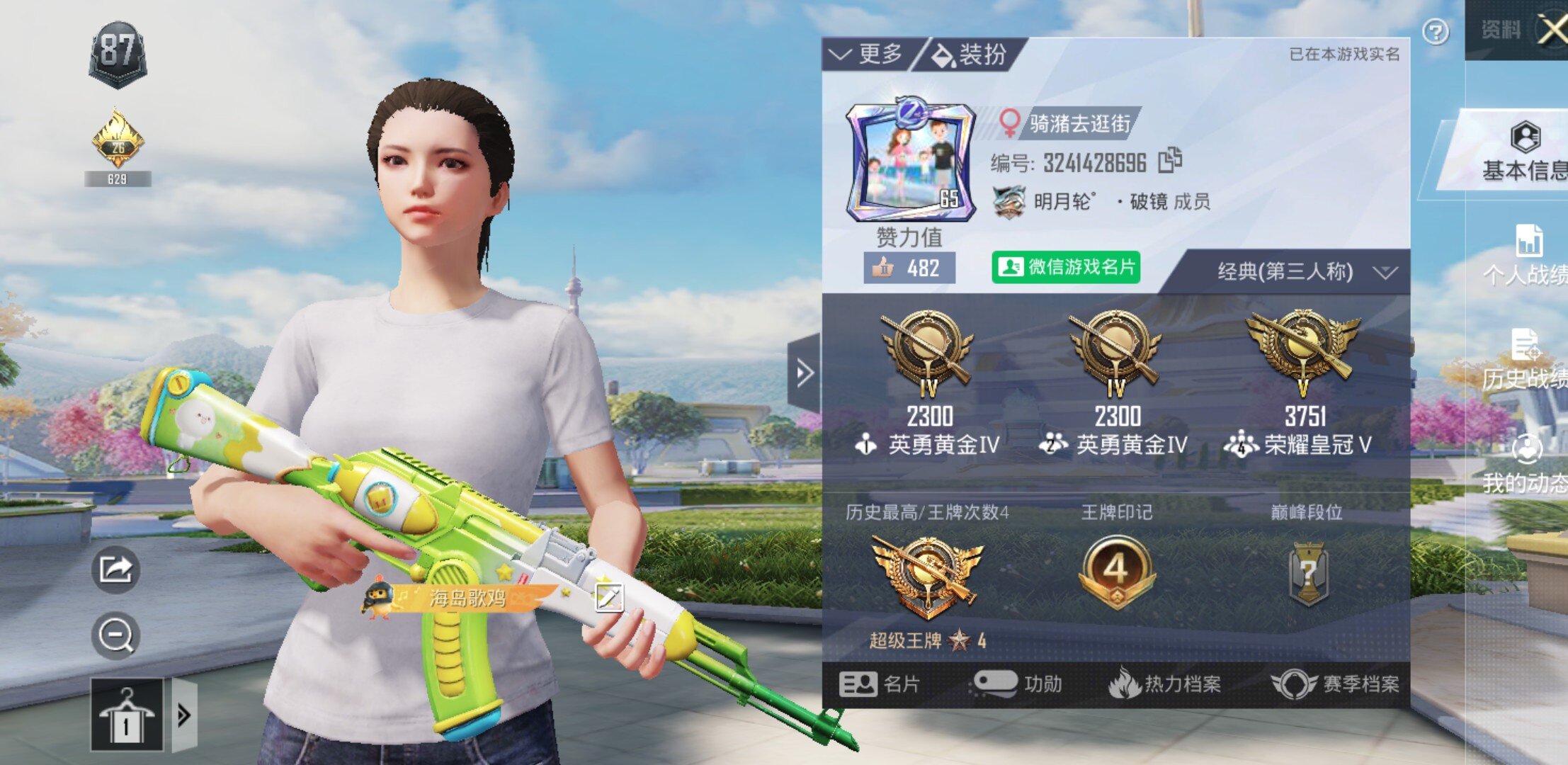This screenshot has width=1568, height=765.
Task: Copy the player ID number
Action: (1170, 161)
